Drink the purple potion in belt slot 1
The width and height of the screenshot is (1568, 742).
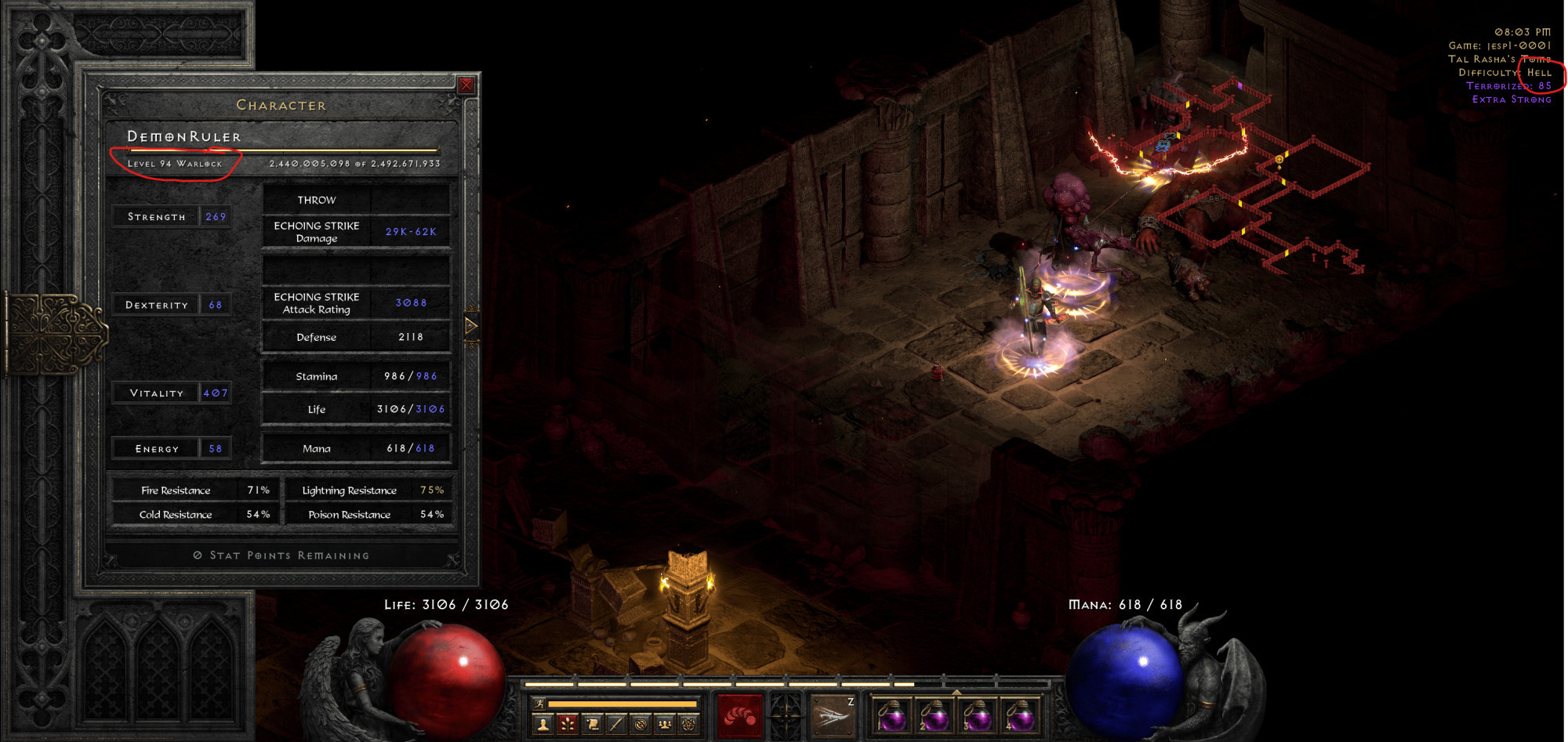coord(892,717)
